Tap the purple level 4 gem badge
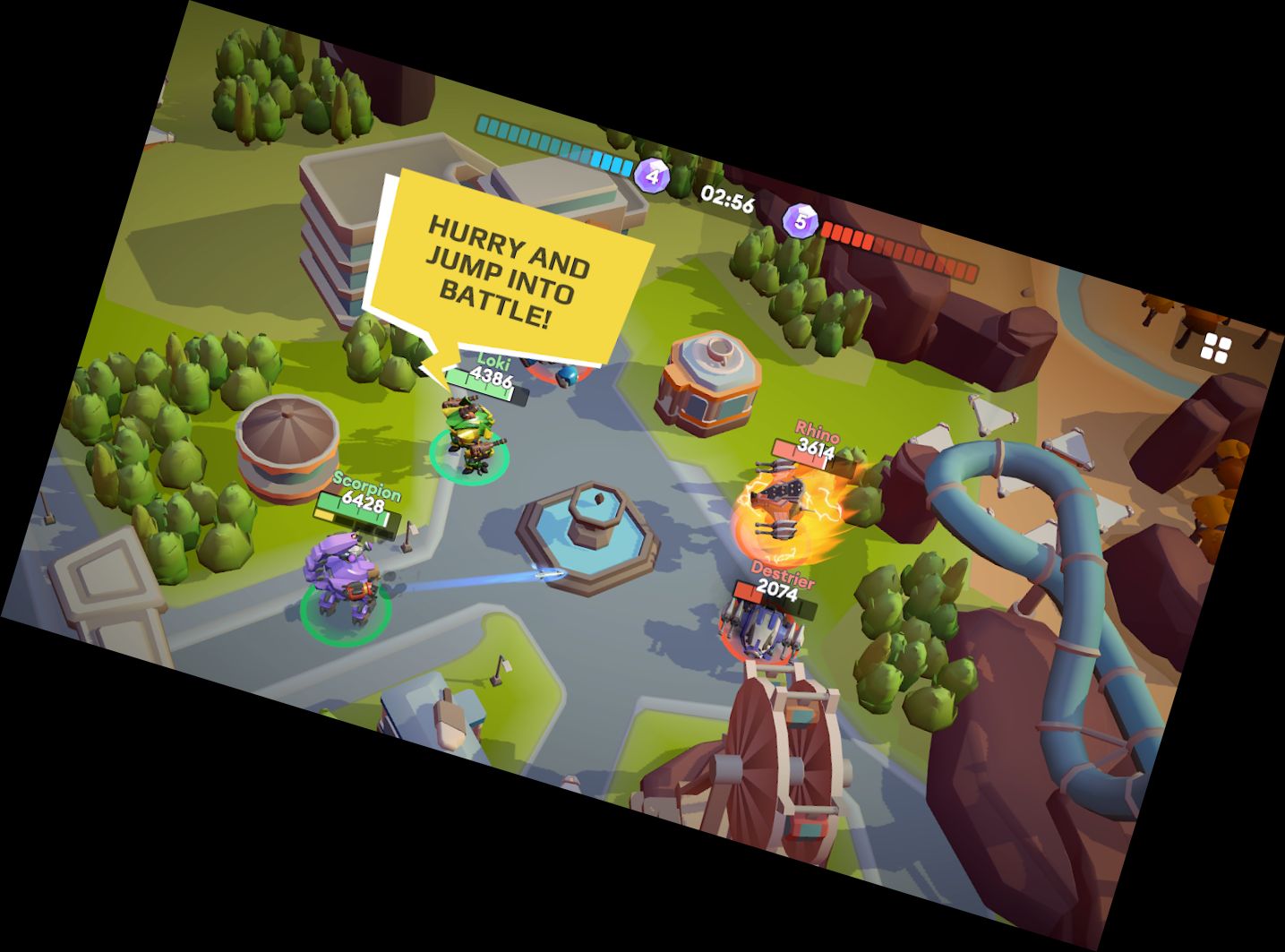1285x952 pixels. (x=653, y=176)
